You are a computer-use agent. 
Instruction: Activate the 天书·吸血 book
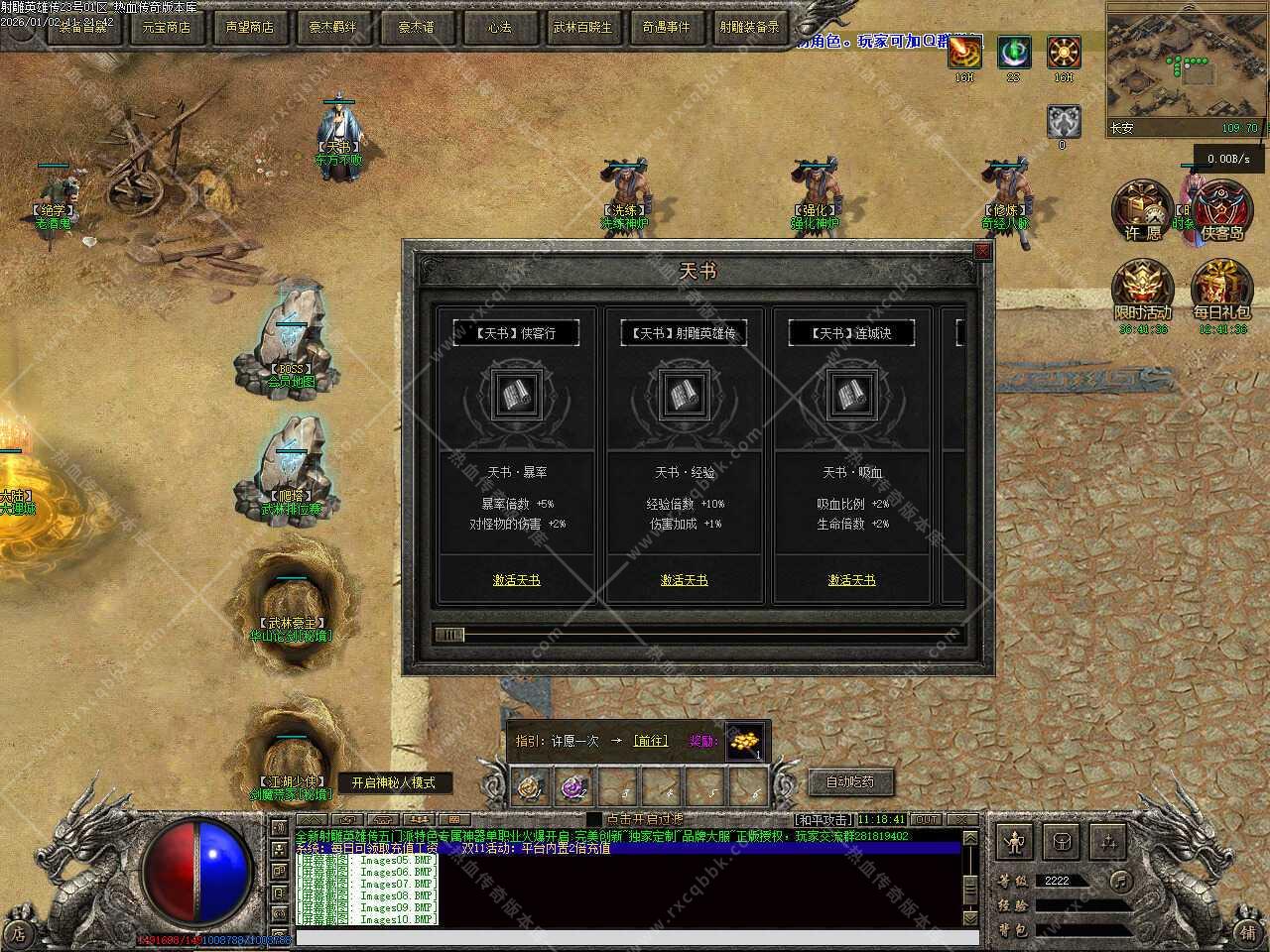click(x=851, y=580)
